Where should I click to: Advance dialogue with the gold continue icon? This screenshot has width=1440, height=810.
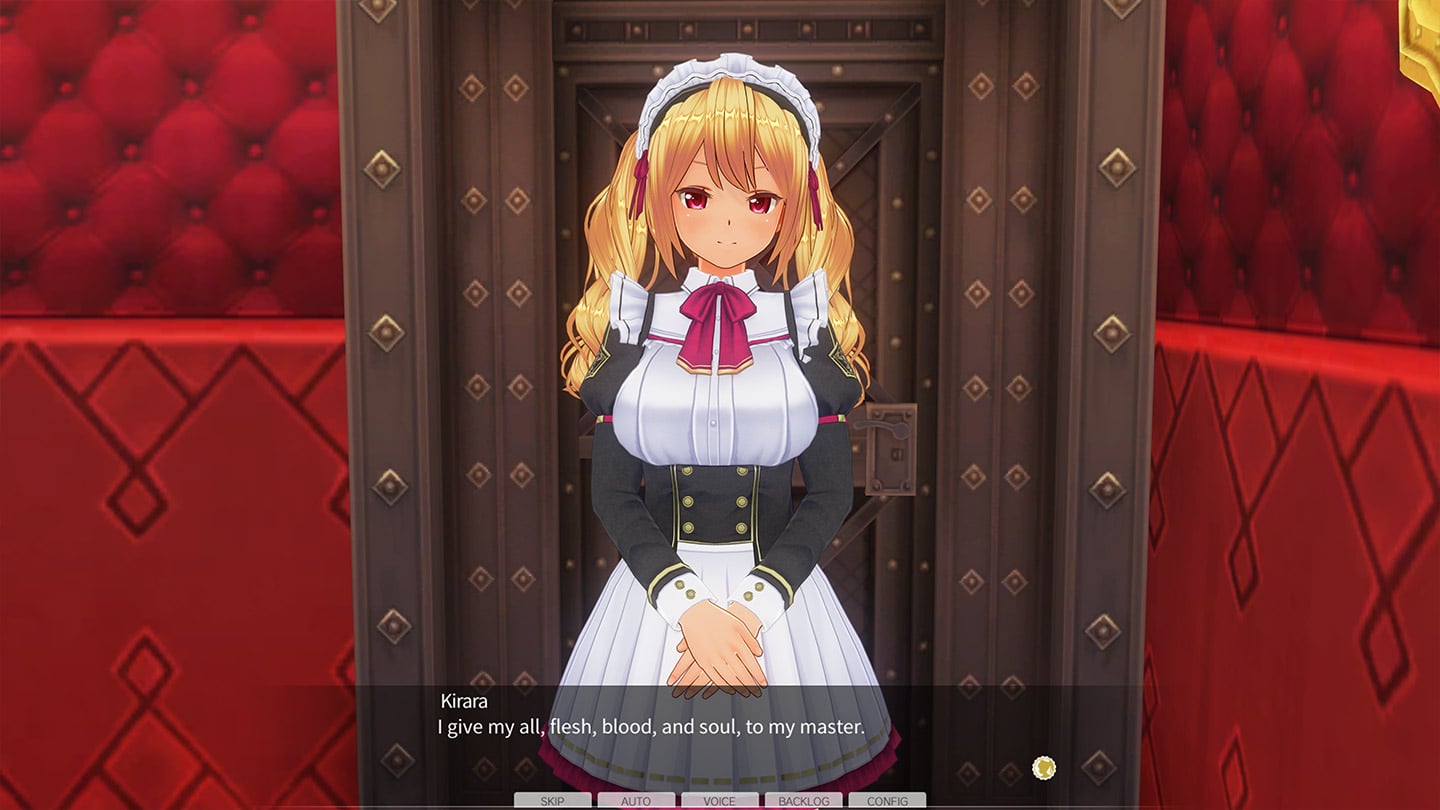[x=1043, y=768]
